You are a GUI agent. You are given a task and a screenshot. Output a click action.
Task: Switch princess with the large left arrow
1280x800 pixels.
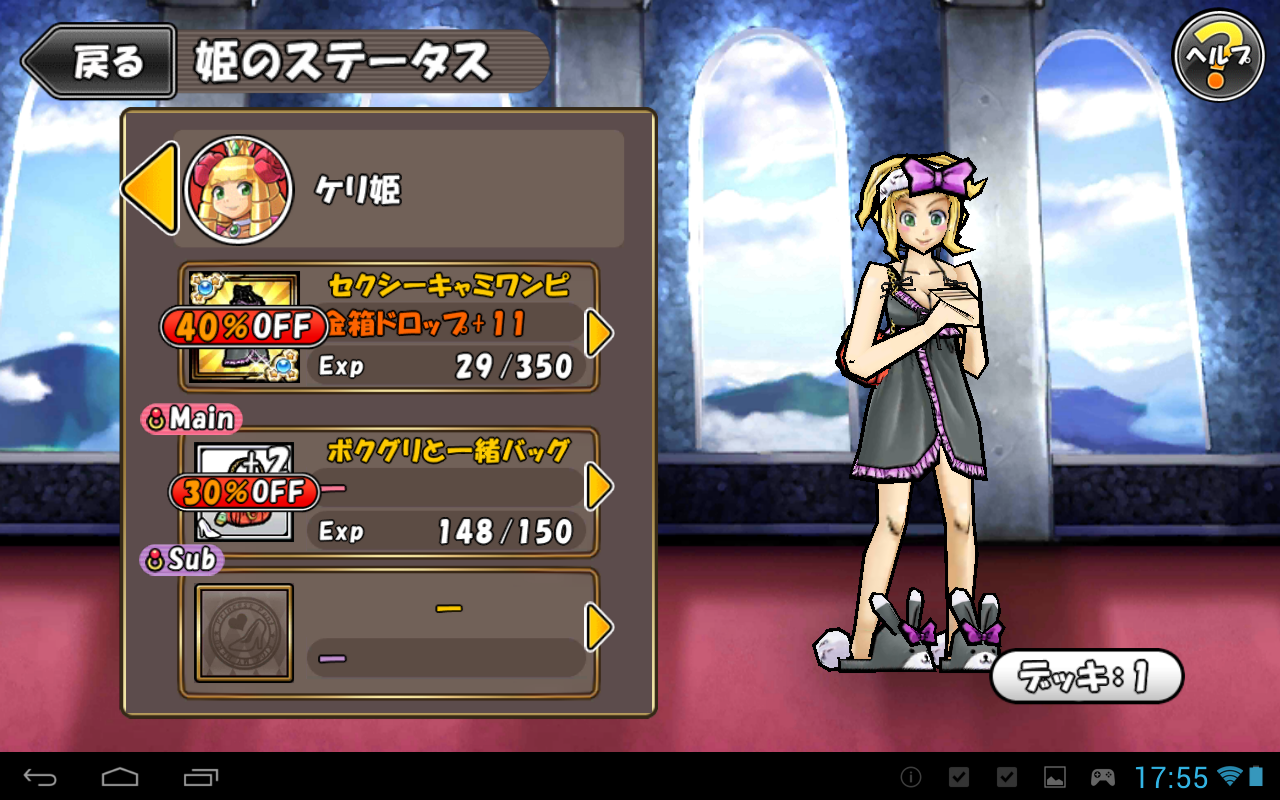pos(151,188)
